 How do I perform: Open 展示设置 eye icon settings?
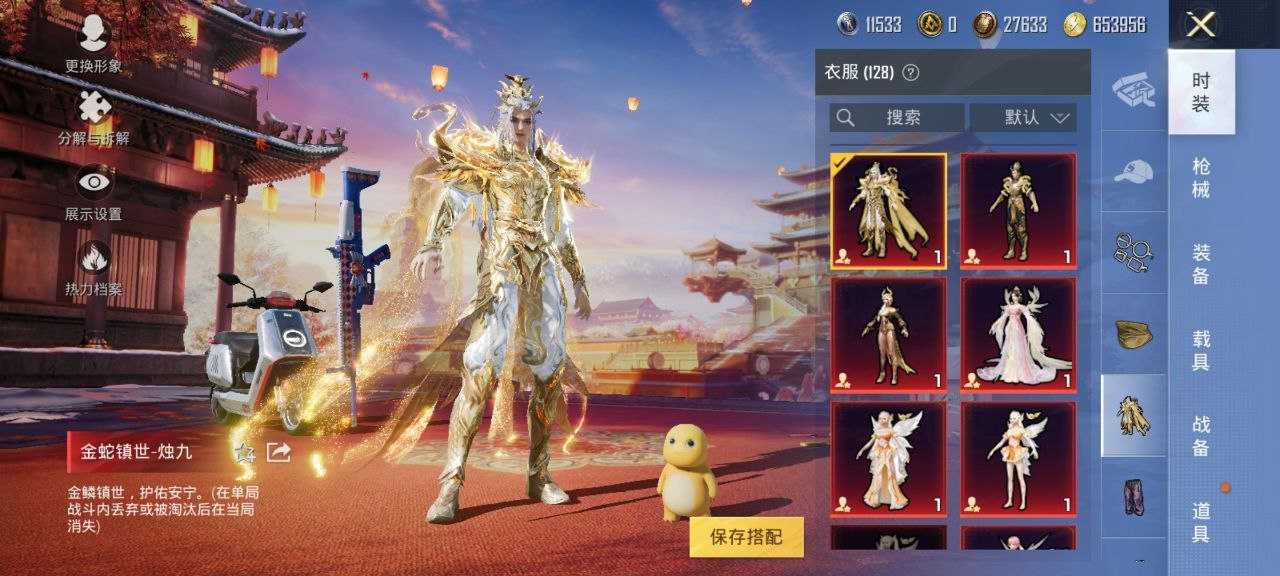[94, 192]
